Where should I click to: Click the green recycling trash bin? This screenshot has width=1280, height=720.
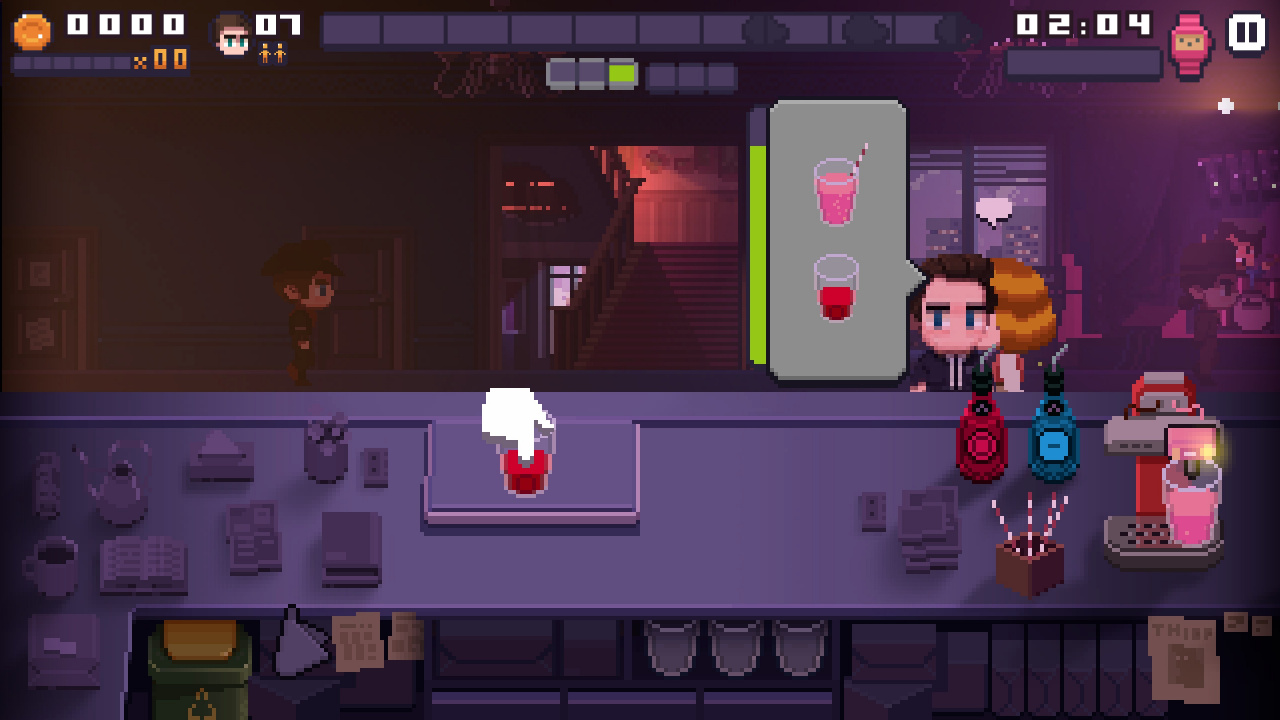(x=199, y=670)
